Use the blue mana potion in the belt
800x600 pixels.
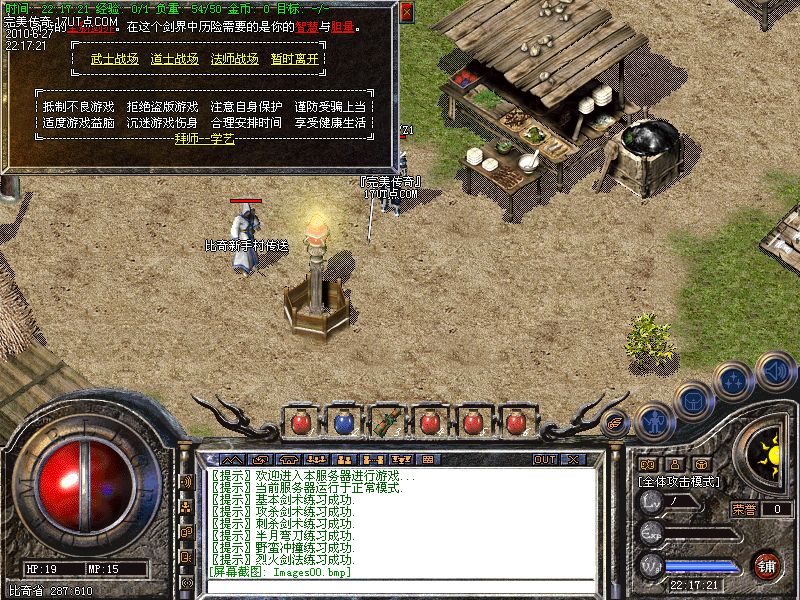point(343,422)
